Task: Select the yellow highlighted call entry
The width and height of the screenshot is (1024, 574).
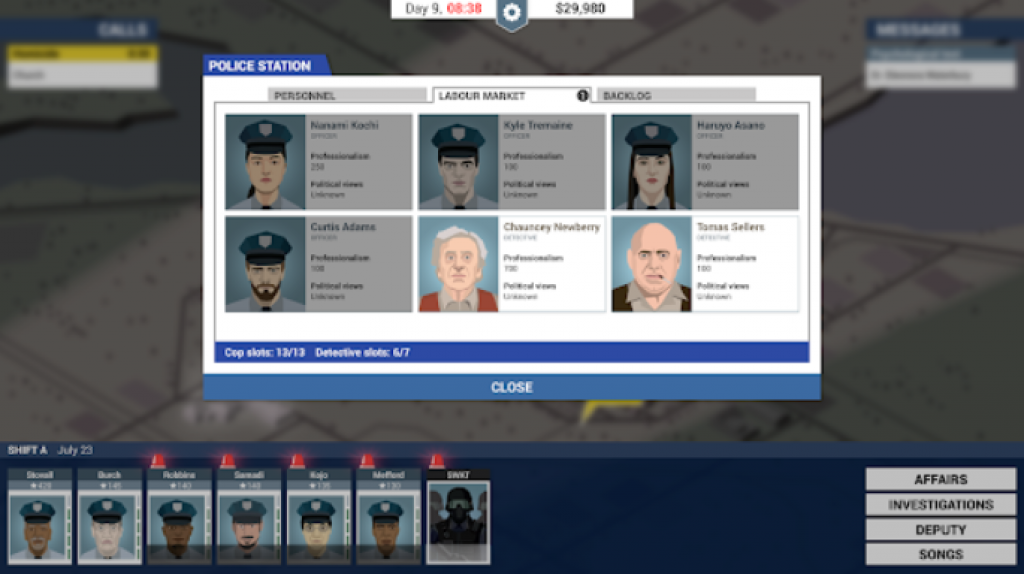Action: (82, 53)
